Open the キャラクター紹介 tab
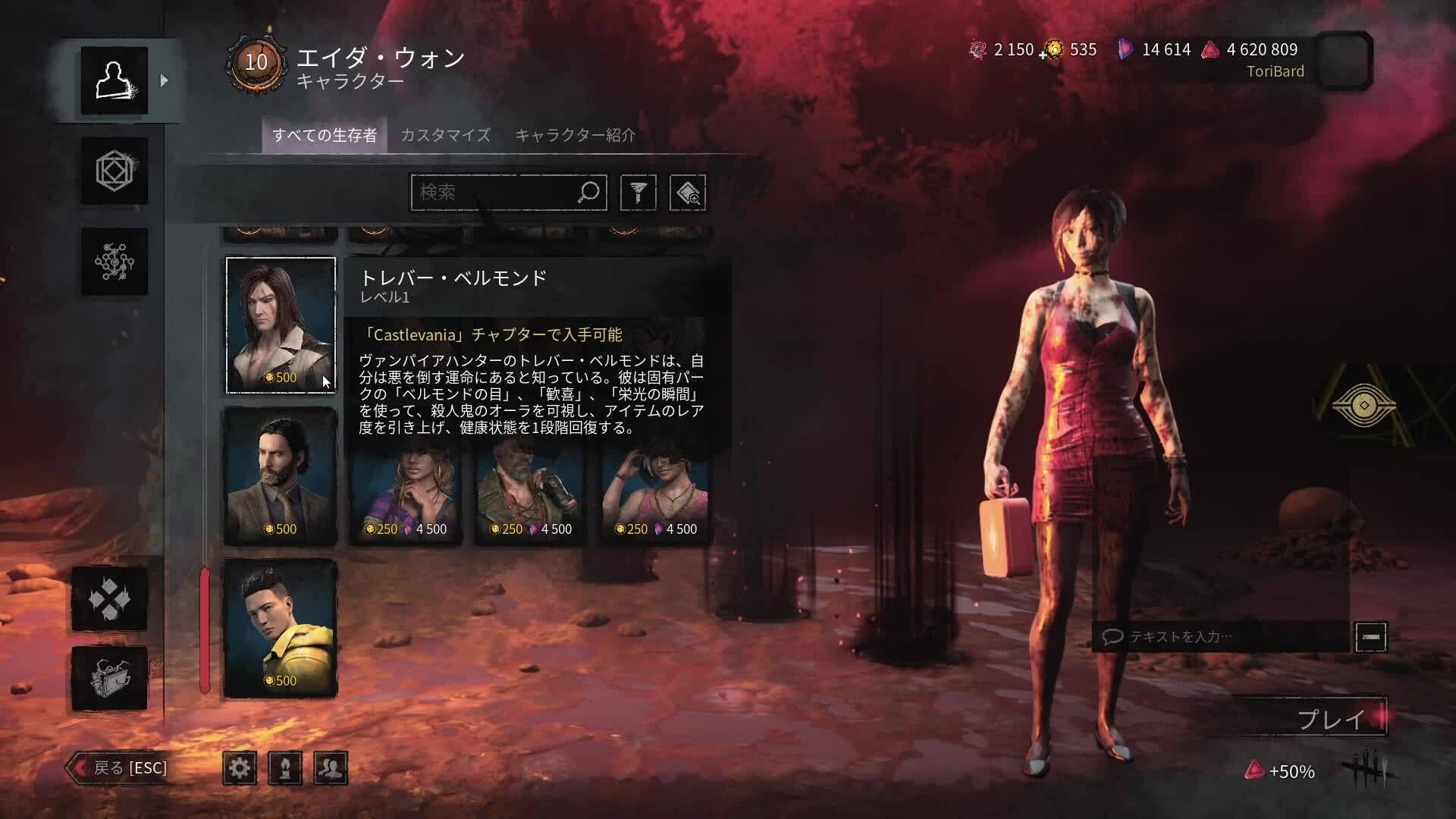The height and width of the screenshot is (819, 1456). [x=575, y=135]
